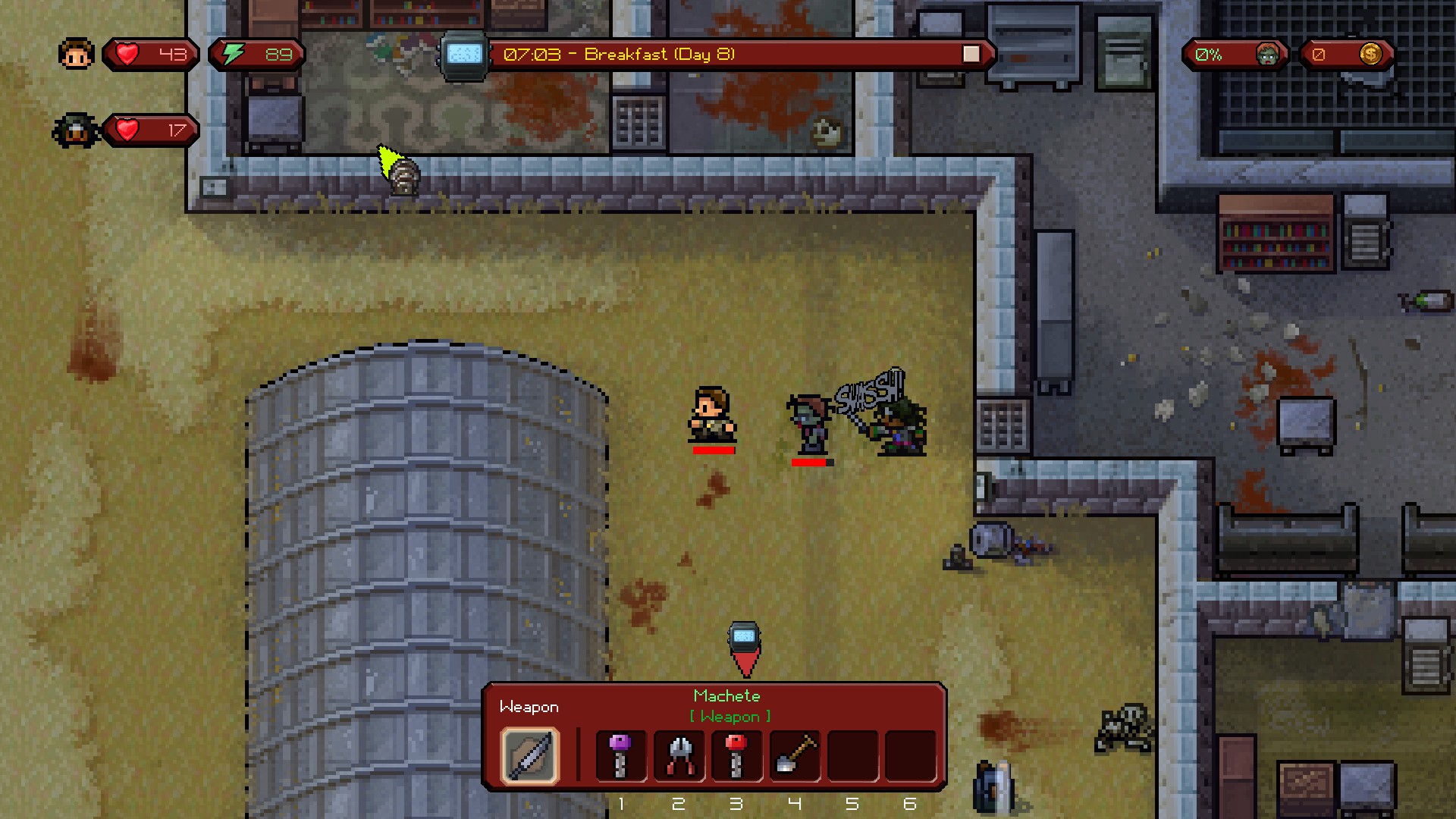Click the heart icon on the health bar
Screen dimensions: 1456x819
(x=127, y=53)
